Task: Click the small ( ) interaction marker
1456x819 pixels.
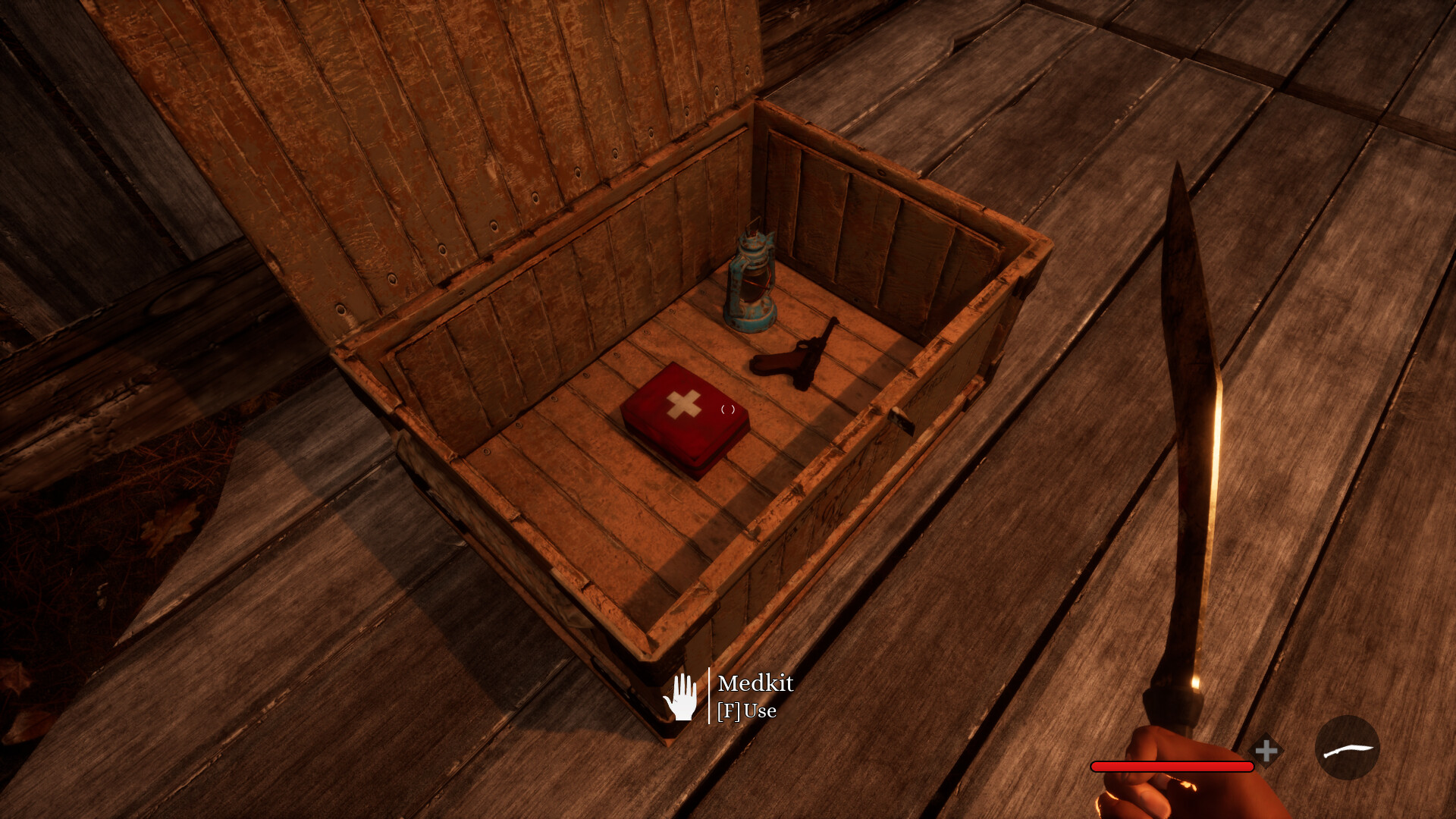Action: pos(730,410)
